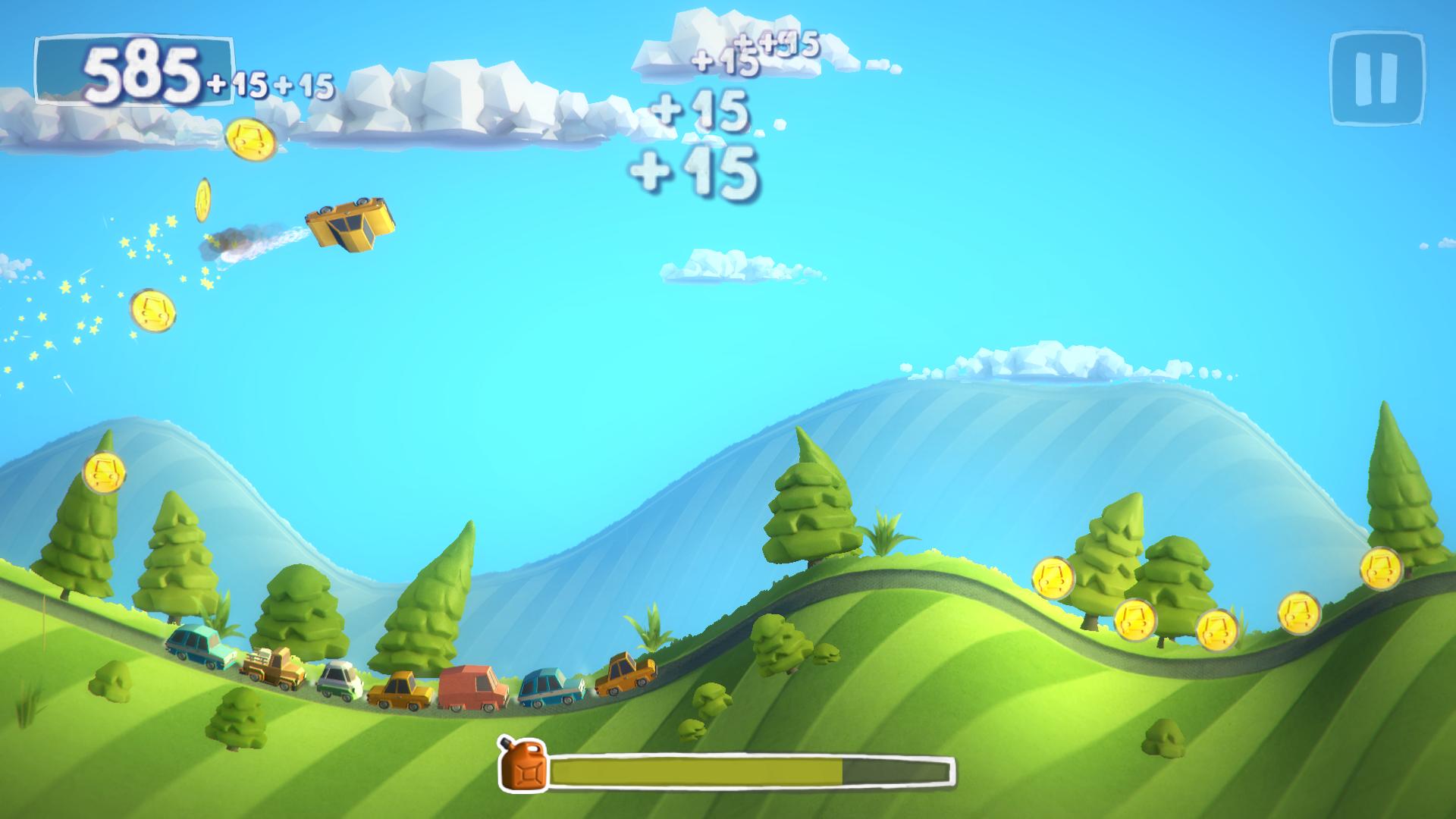Click the +15 score popup in the sky

pyautogui.click(x=698, y=171)
